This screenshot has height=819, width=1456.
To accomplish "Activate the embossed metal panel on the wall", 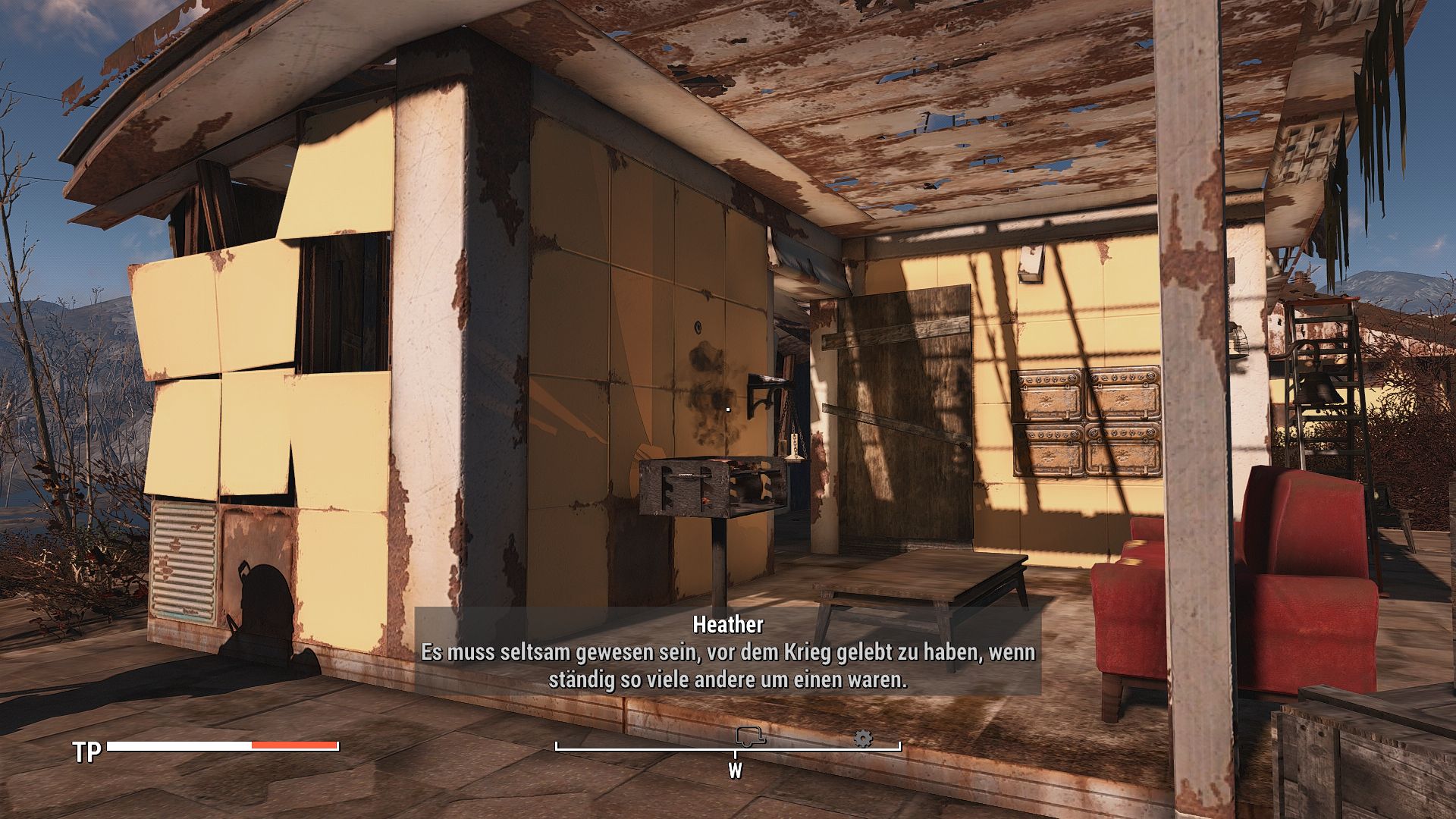I will (x=1083, y=421).
